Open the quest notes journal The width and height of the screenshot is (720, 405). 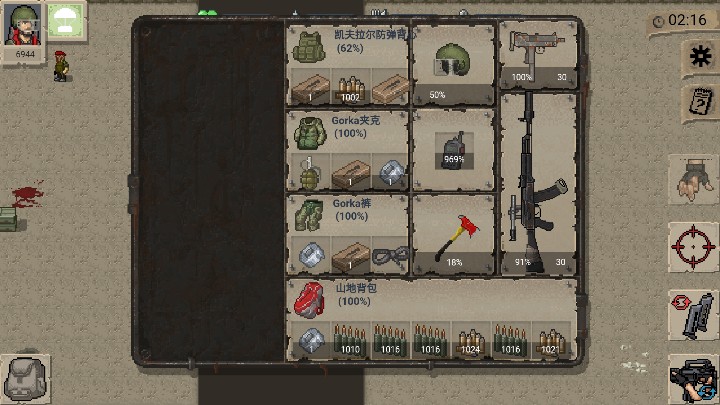pyautogui.click(x=696, y=101)
